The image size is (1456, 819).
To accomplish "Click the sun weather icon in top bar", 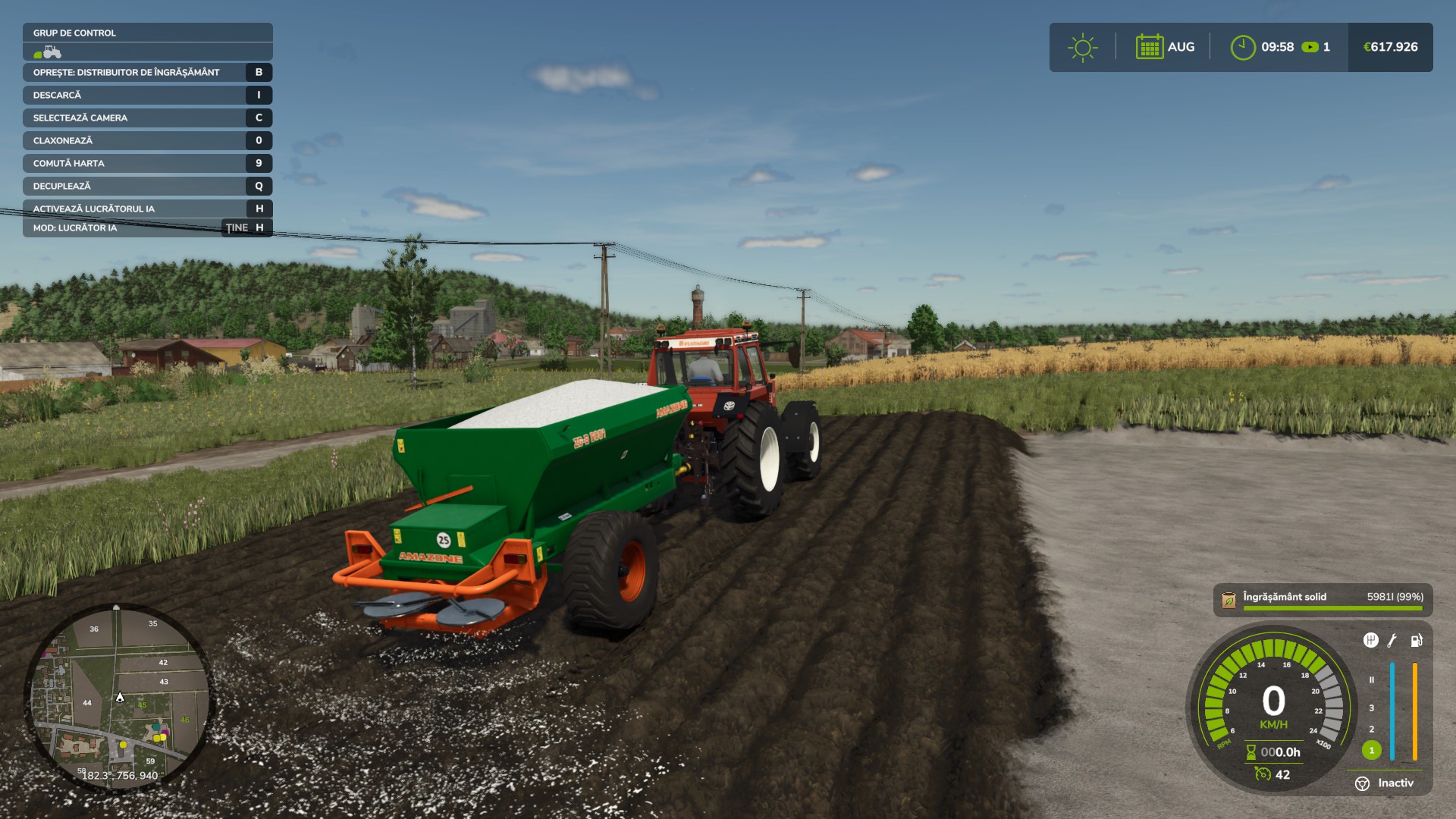I will (1083, 46).
